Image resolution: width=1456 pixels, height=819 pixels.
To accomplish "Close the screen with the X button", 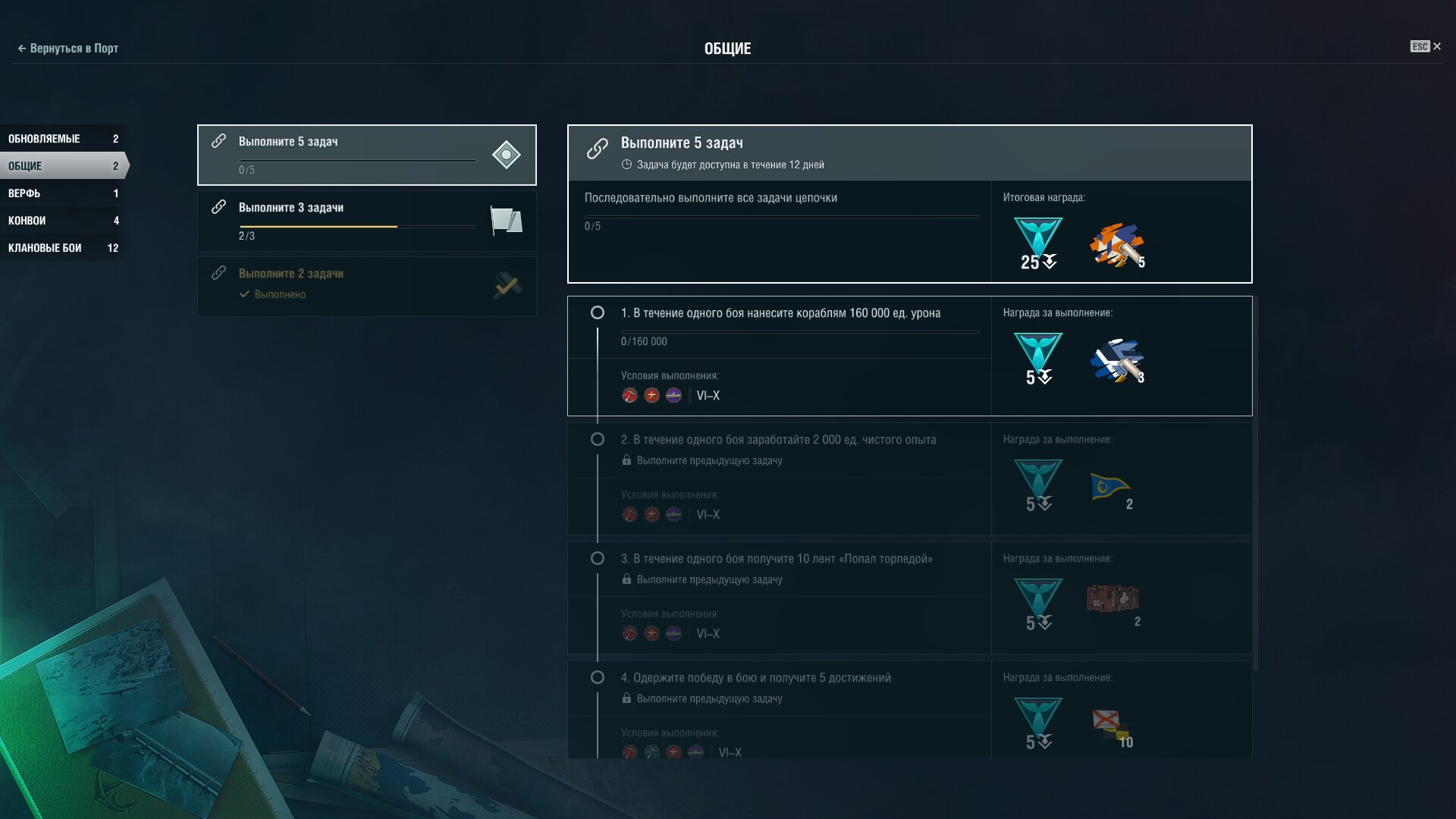I will 1437,47.
